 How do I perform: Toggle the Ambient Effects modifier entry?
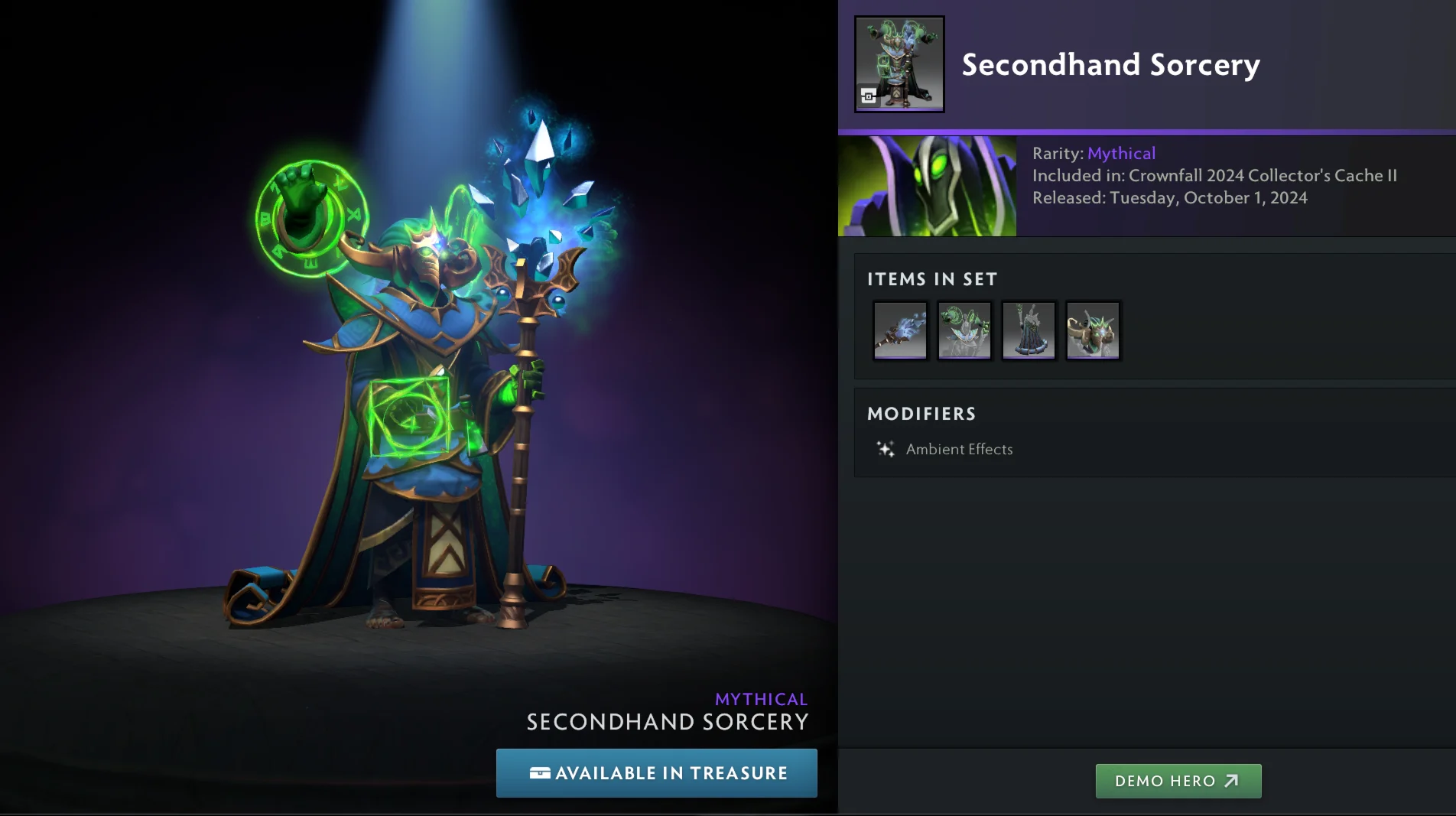tap(959, 449)
